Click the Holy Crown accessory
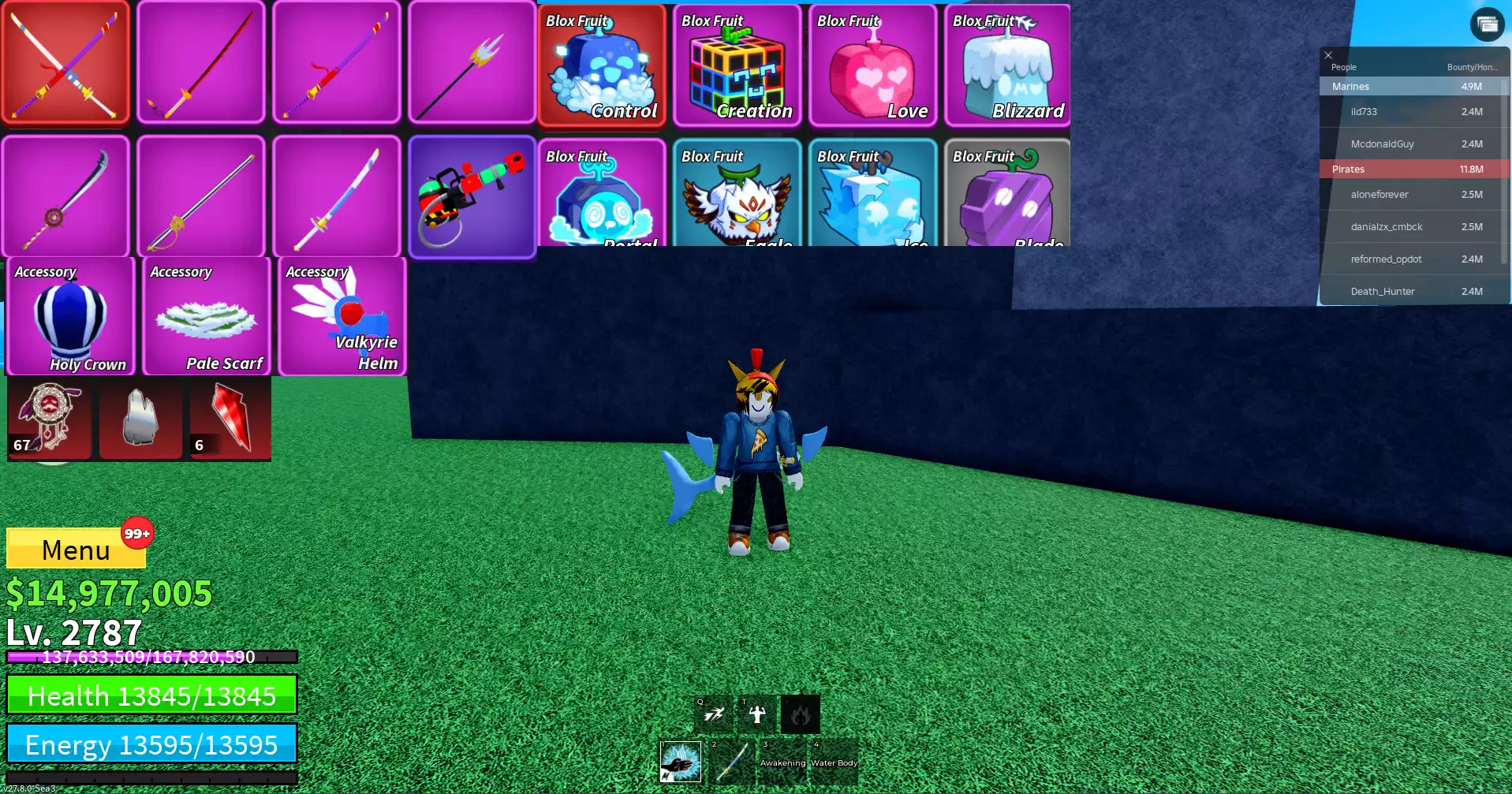Image resolution: width=1512 pixels, height=794 pixels. click(x=71, y=315)
